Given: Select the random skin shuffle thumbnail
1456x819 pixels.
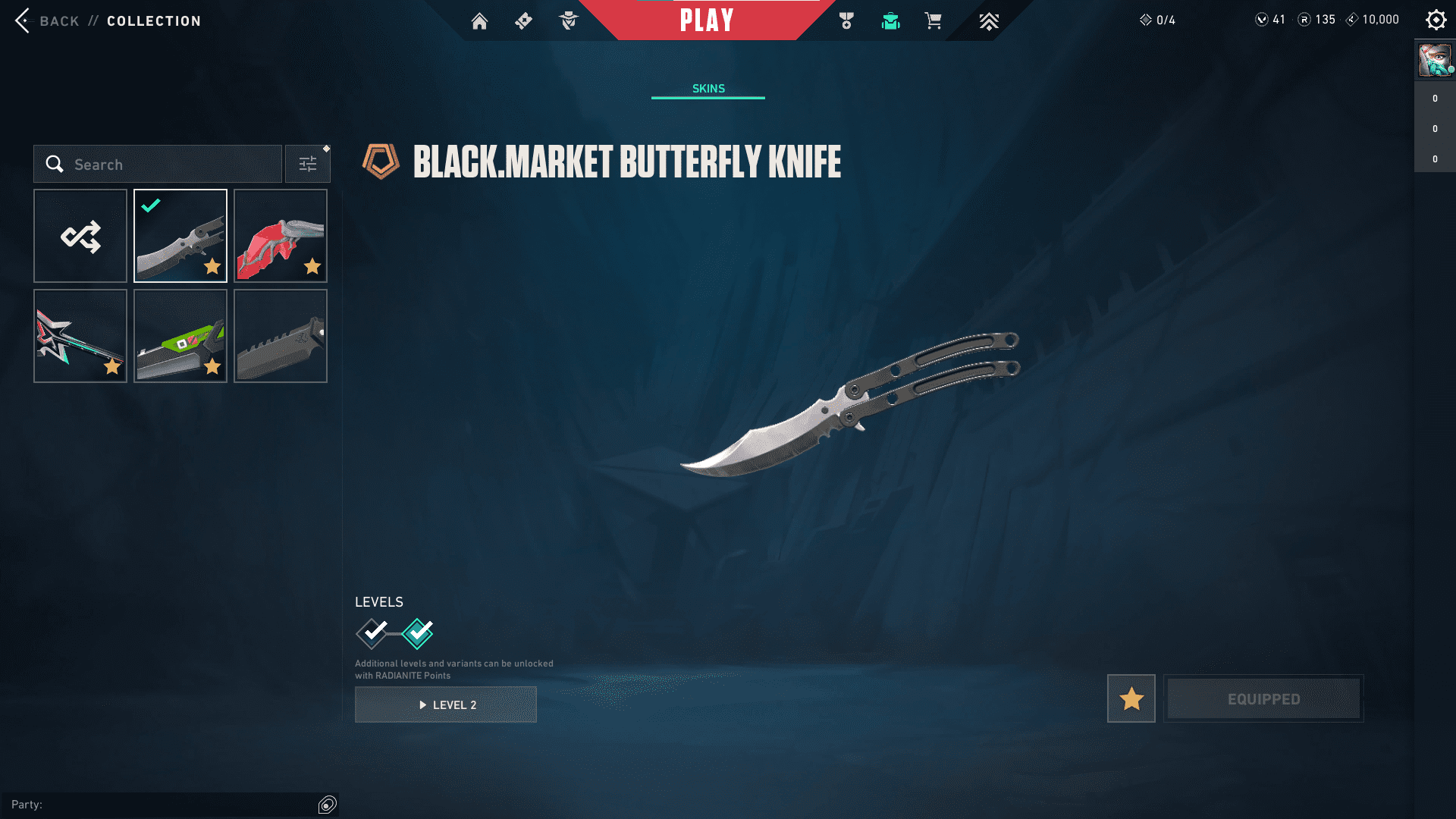Looking at the screenshot, I should [80, 236].
